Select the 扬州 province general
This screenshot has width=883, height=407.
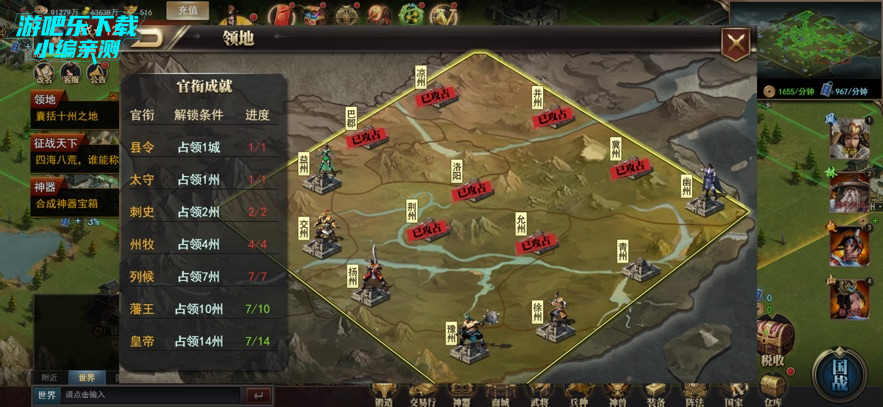(x=371, y=282)
